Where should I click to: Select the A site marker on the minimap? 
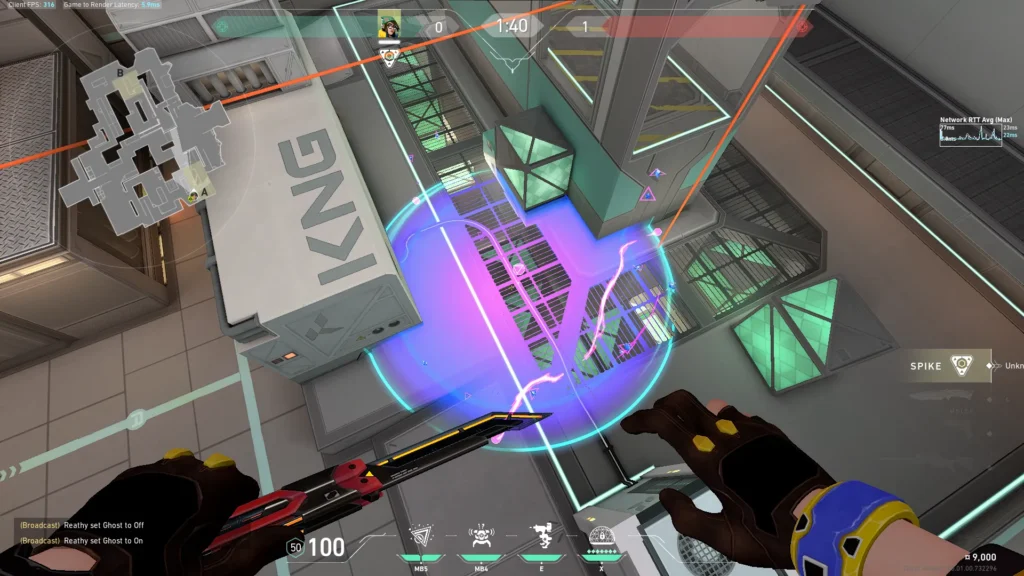205,191
